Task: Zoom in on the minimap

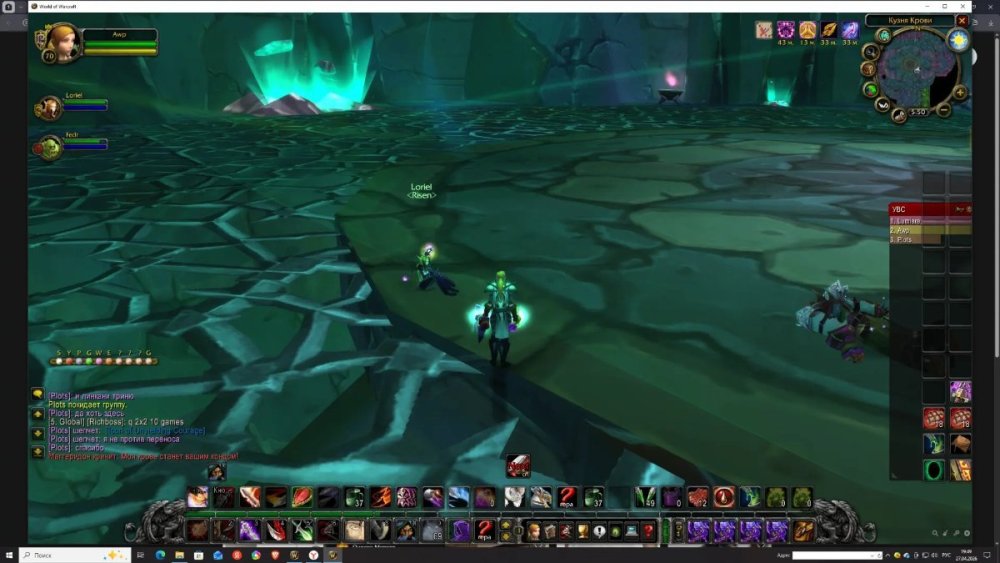Action: [x=960, y=93]
